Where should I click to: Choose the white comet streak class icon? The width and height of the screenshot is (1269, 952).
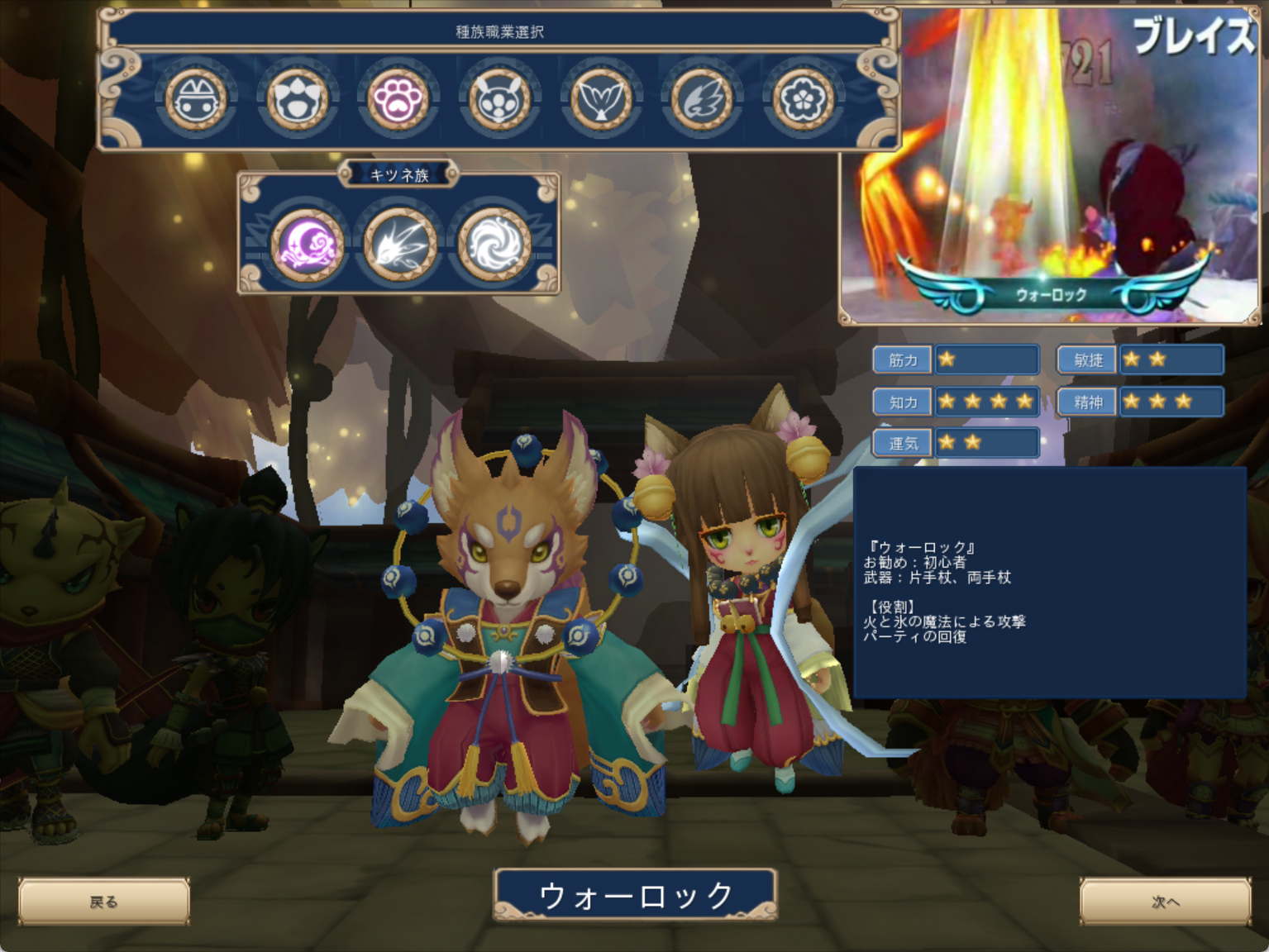400,244
